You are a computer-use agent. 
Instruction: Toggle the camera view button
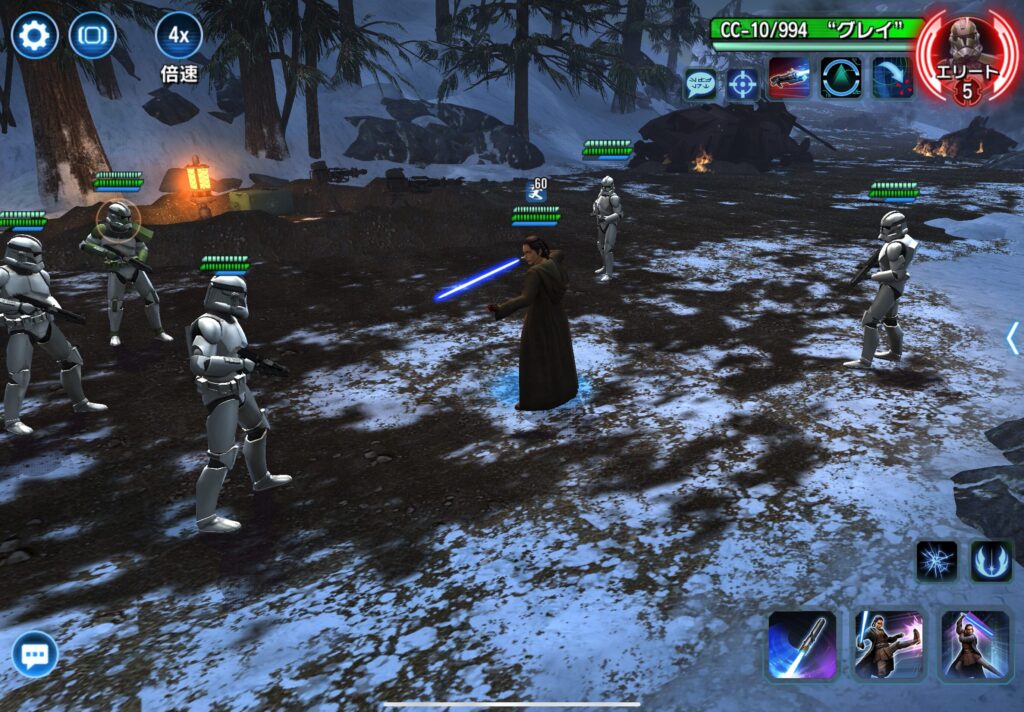(x=92, y=36)
